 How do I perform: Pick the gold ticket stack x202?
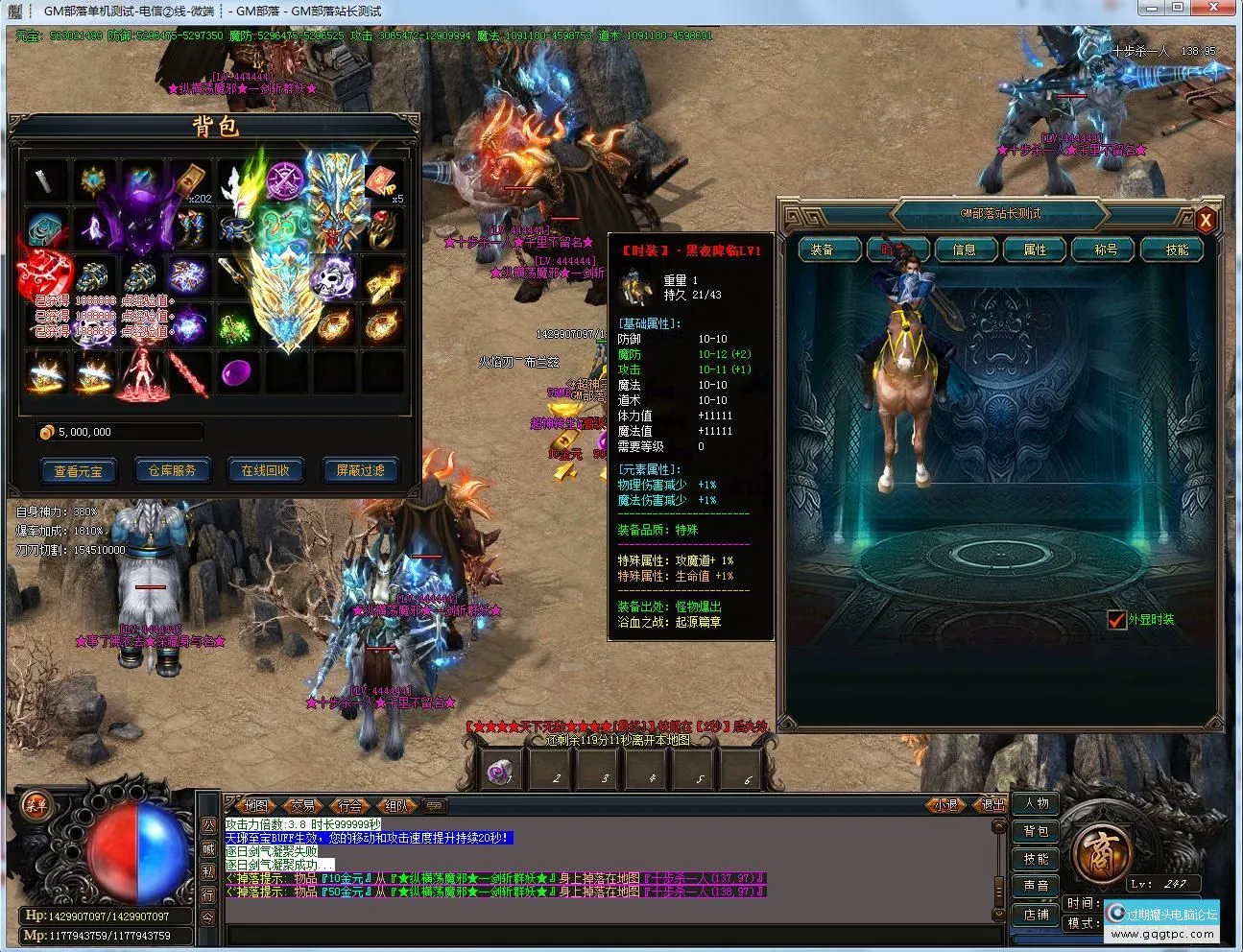(190, 182)
